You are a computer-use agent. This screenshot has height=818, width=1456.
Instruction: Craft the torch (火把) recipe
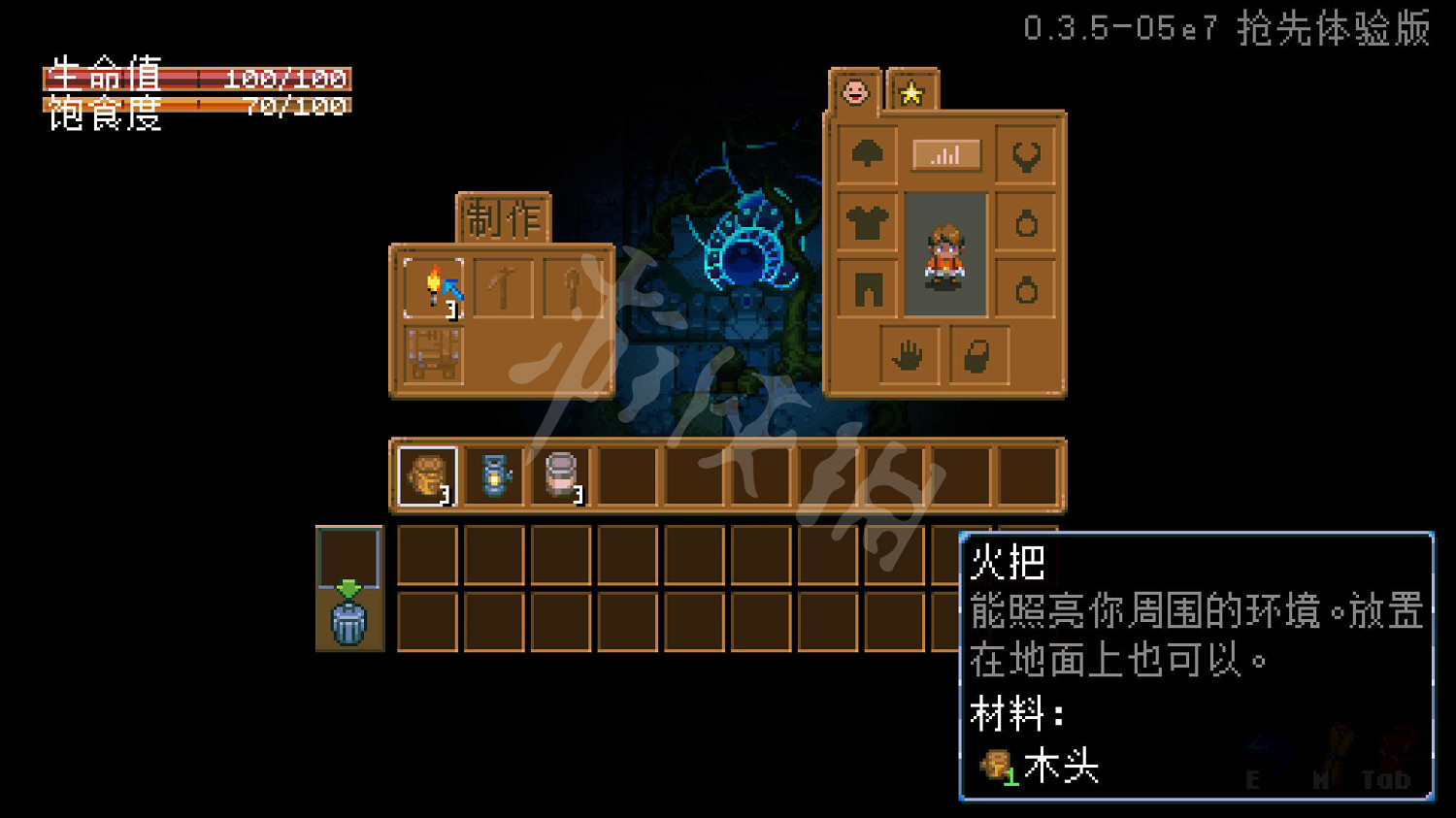[432, 286]
